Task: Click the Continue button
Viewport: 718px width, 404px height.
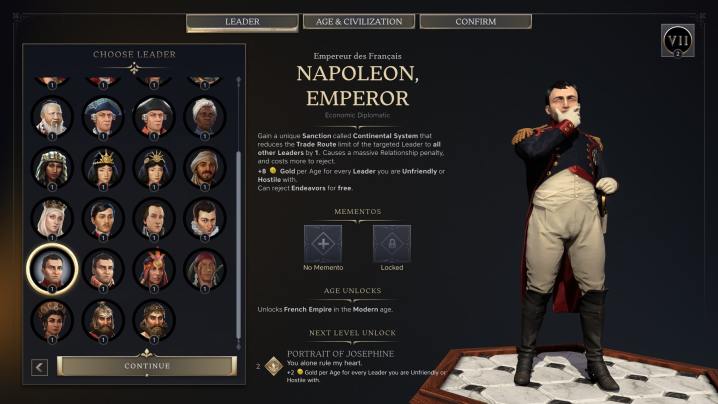Action: click(x=146, y=366)
